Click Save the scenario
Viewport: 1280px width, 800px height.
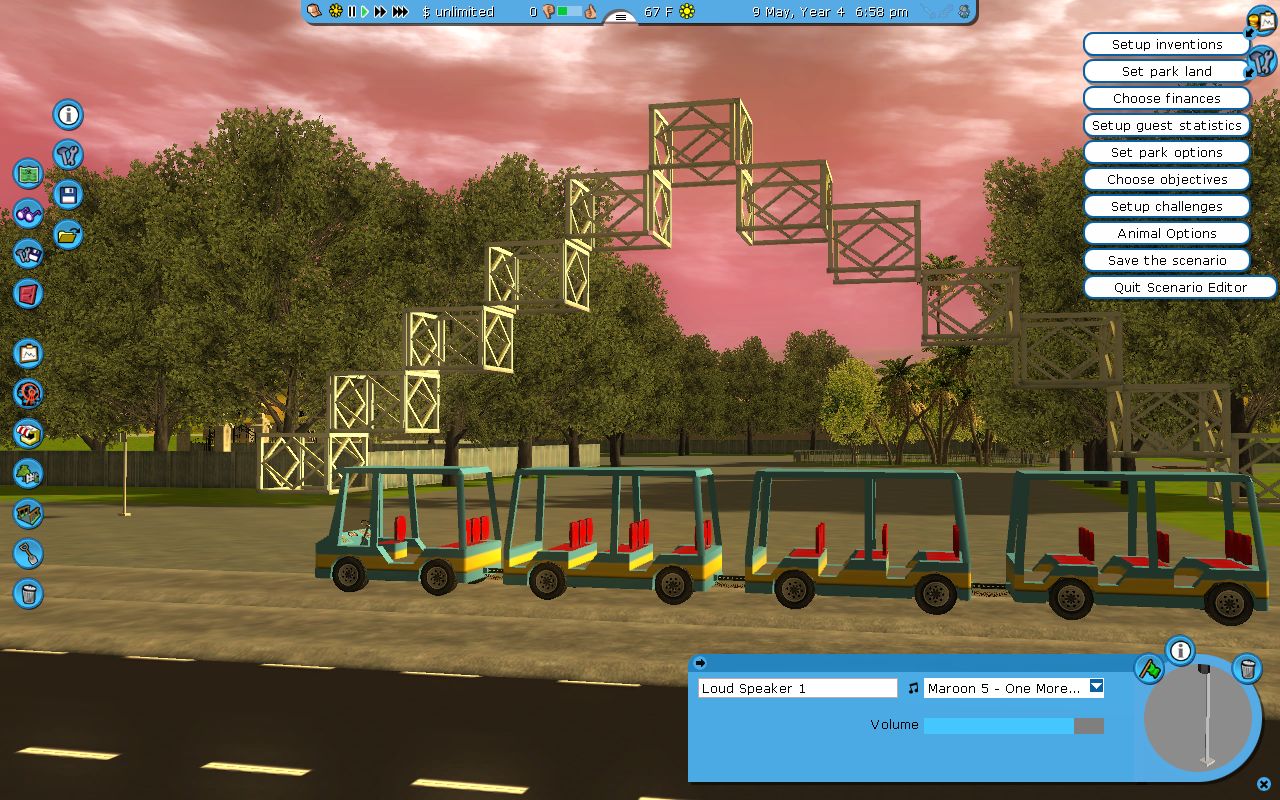(x=1166, y=261)
